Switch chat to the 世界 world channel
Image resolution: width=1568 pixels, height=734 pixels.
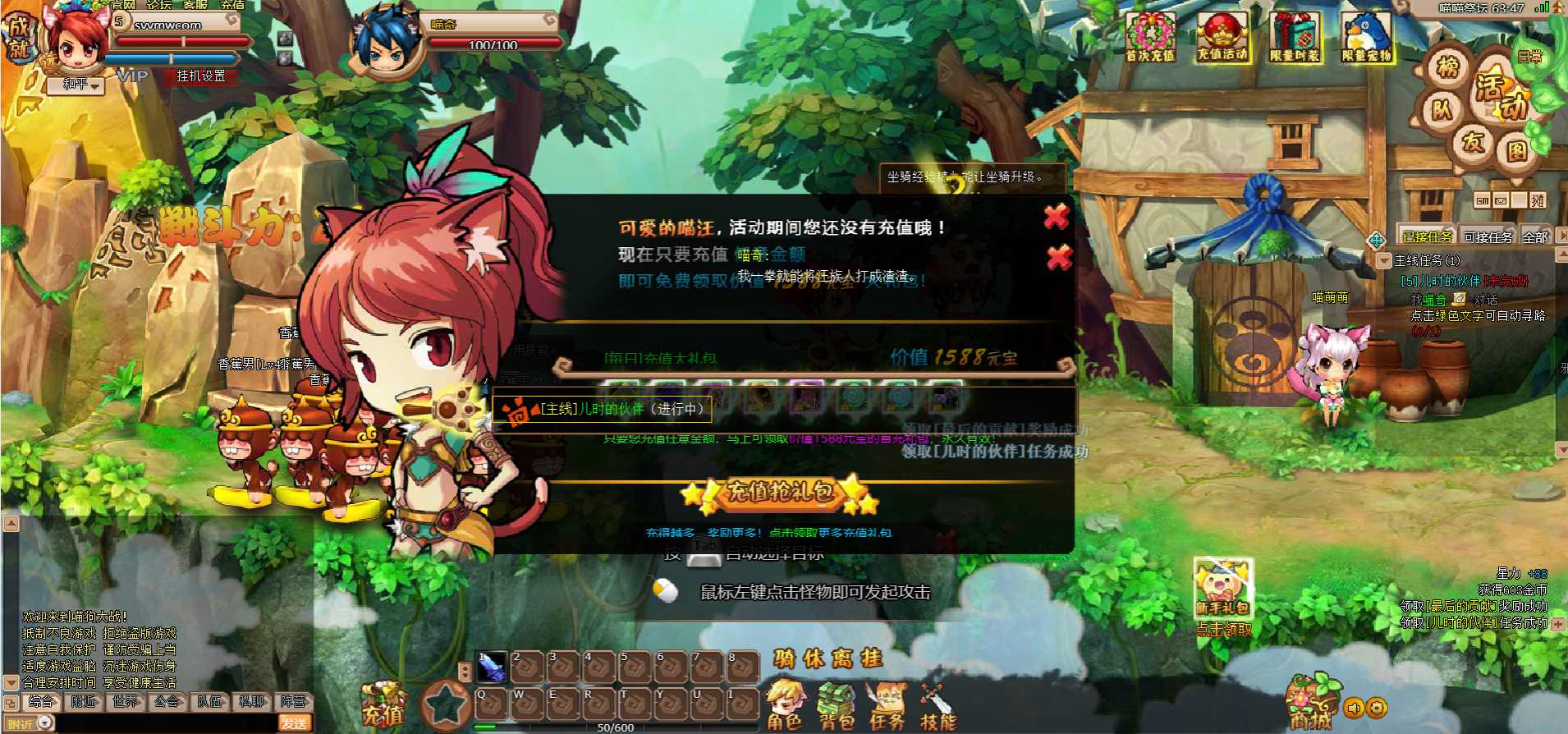(125, 701)
